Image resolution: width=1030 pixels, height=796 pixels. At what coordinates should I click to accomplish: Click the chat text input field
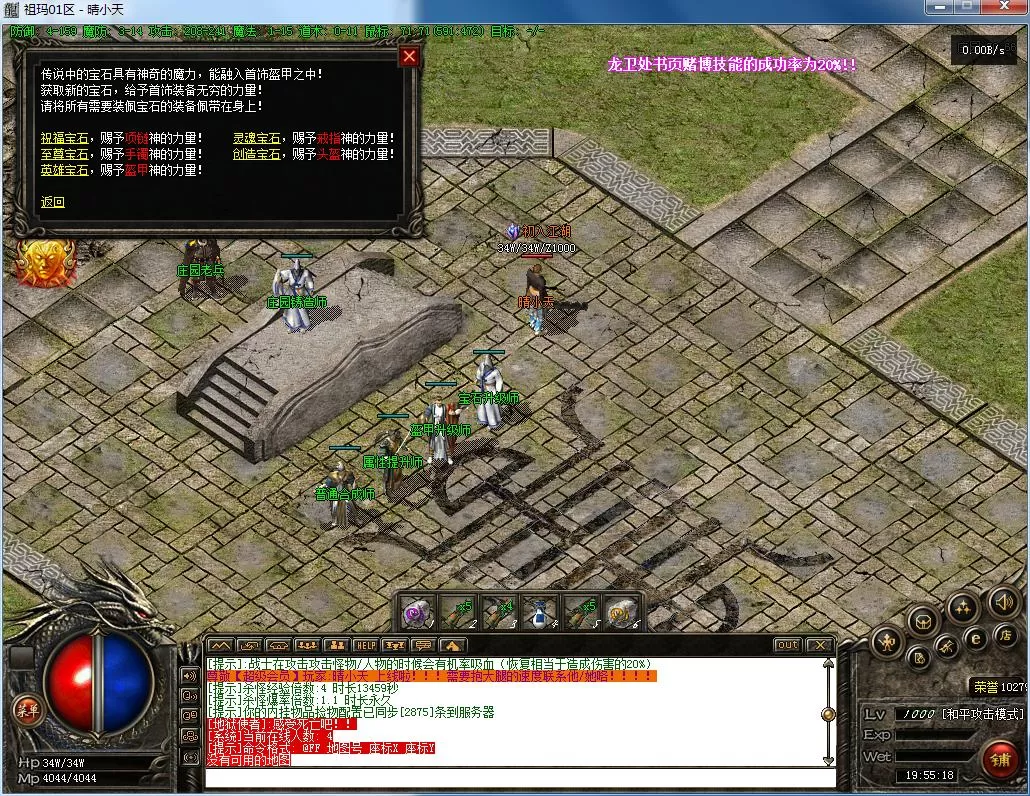520,777
